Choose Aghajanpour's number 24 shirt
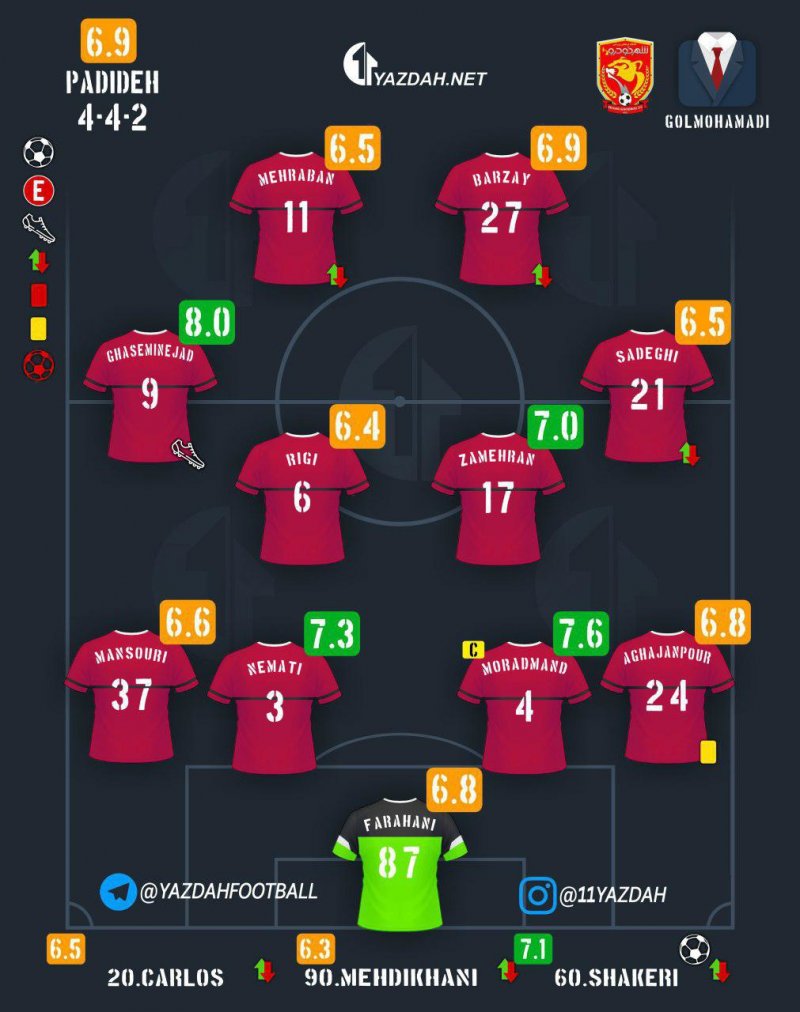800x1012 pixels. (667, 695)
